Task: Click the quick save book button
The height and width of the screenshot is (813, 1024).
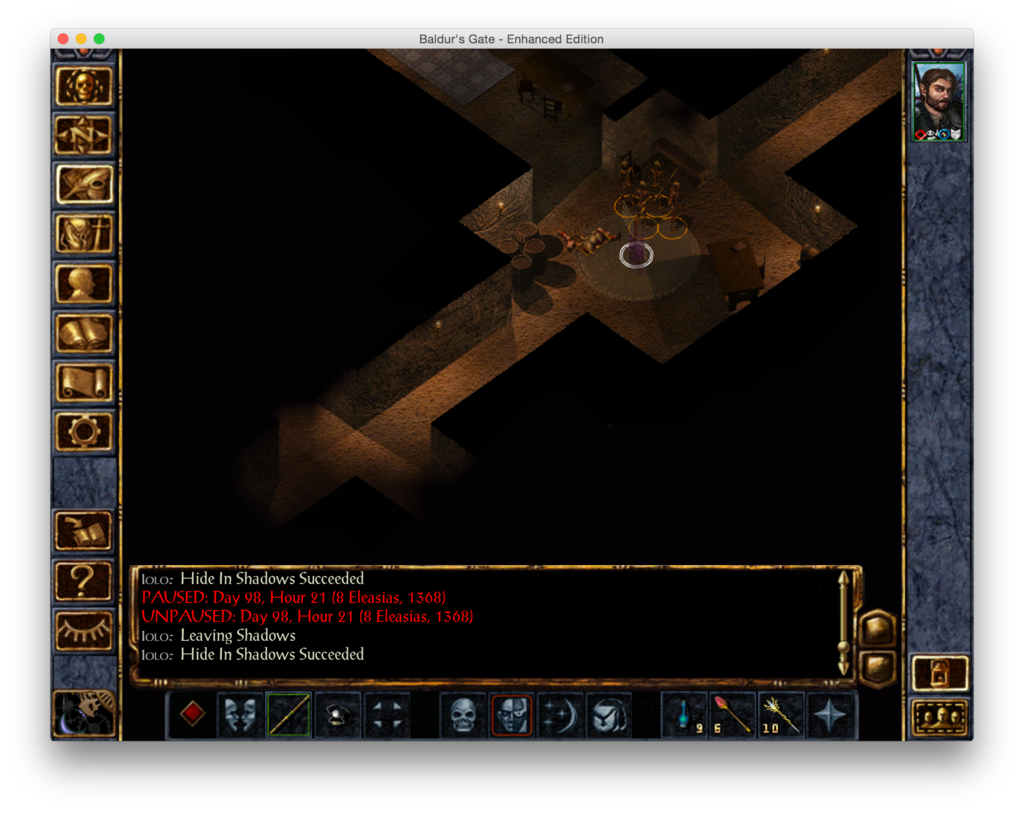Action: (84, 531)
